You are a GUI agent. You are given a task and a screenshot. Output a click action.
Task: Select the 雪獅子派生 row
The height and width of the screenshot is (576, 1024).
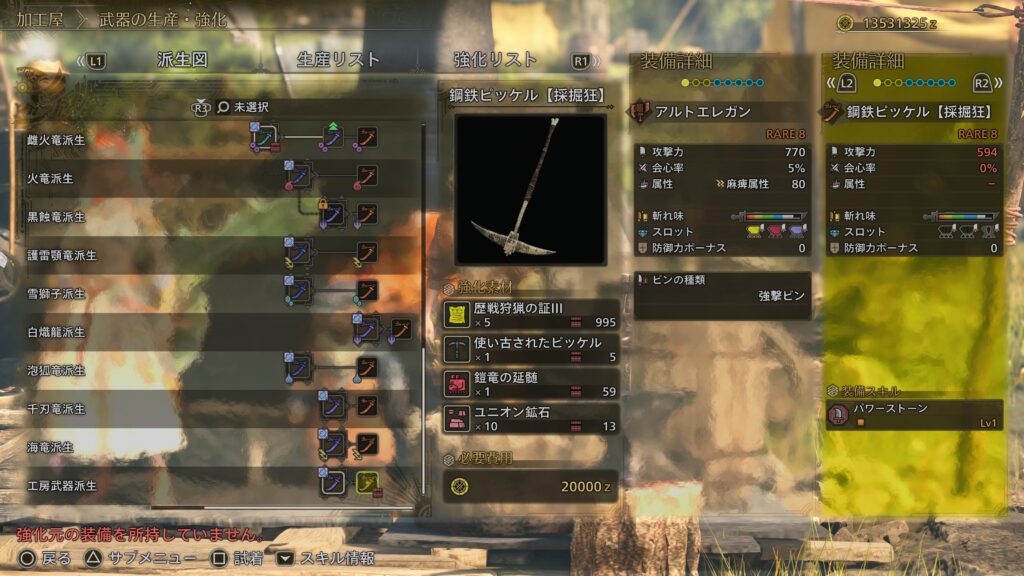tap(57, 294)
